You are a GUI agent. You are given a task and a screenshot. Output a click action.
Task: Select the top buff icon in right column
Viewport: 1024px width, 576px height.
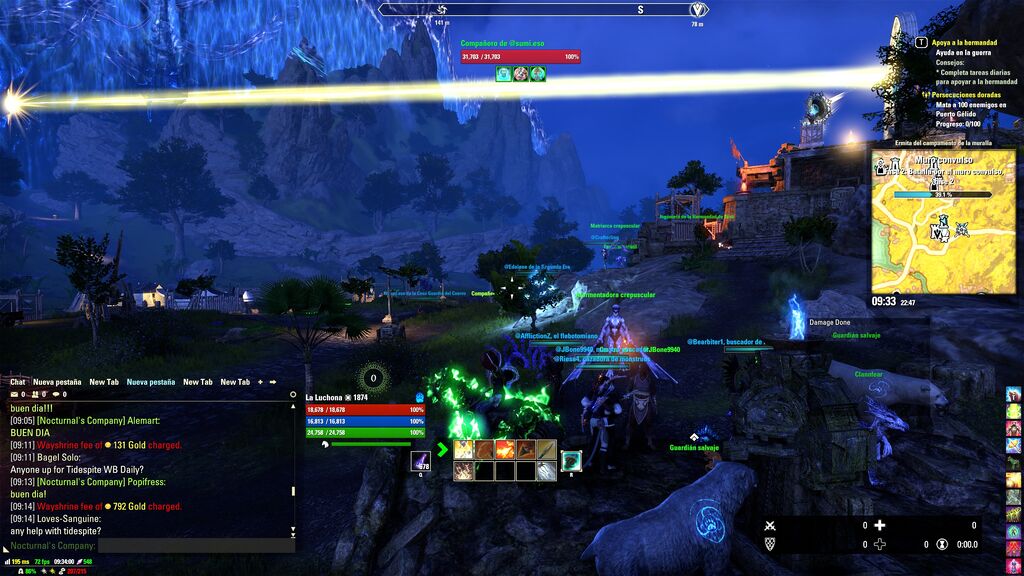[x=1013, y=395]
